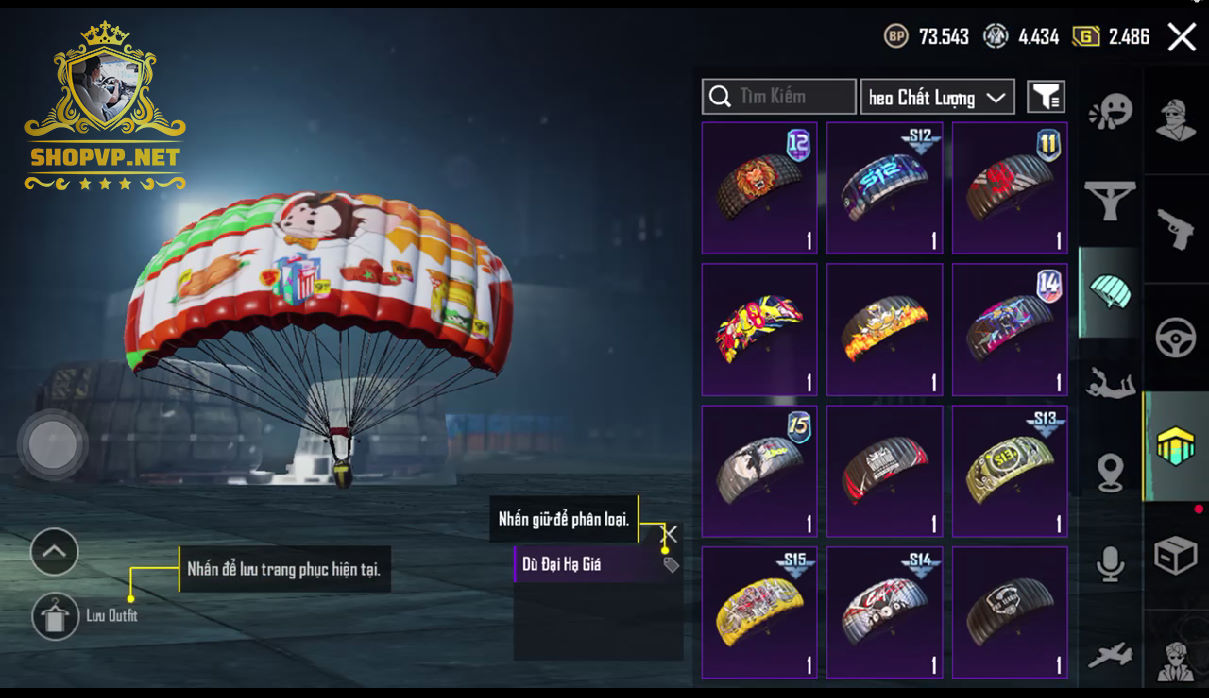
Task: Select the neon parachute with badge 14
Action: tap(1009, 329)
